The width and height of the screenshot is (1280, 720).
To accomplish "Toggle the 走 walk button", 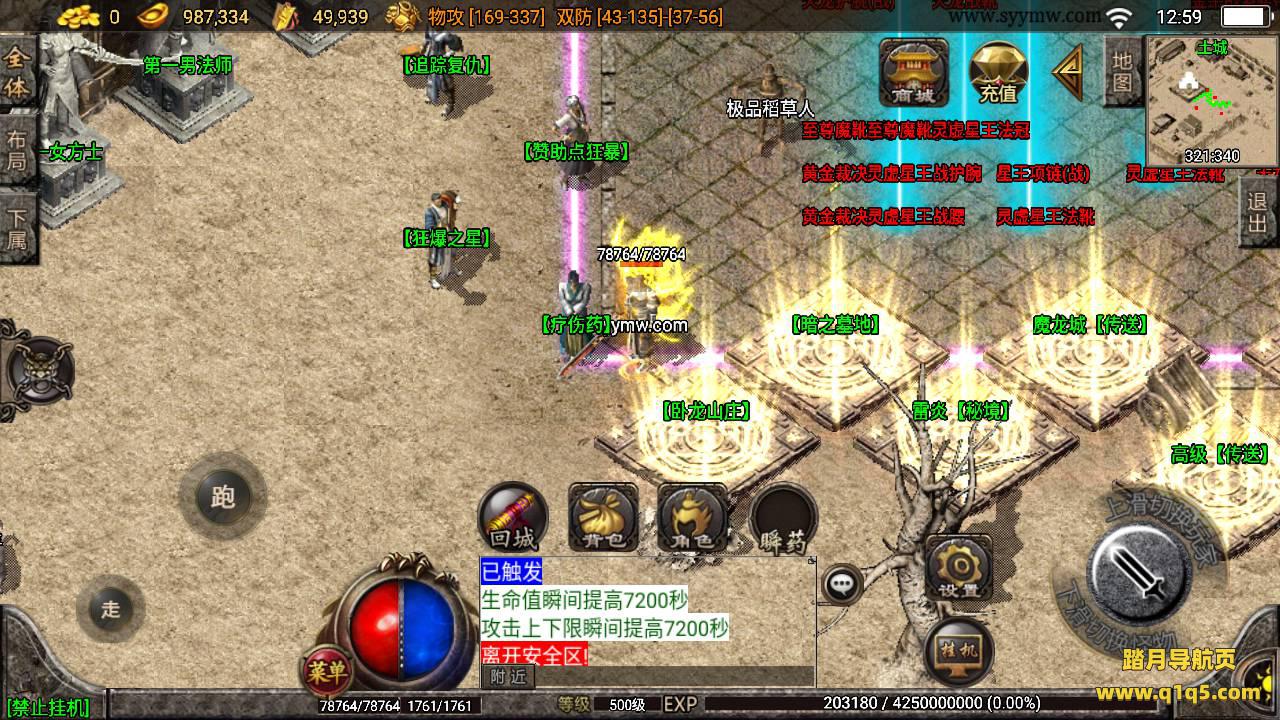I will [x=110, y=608].
